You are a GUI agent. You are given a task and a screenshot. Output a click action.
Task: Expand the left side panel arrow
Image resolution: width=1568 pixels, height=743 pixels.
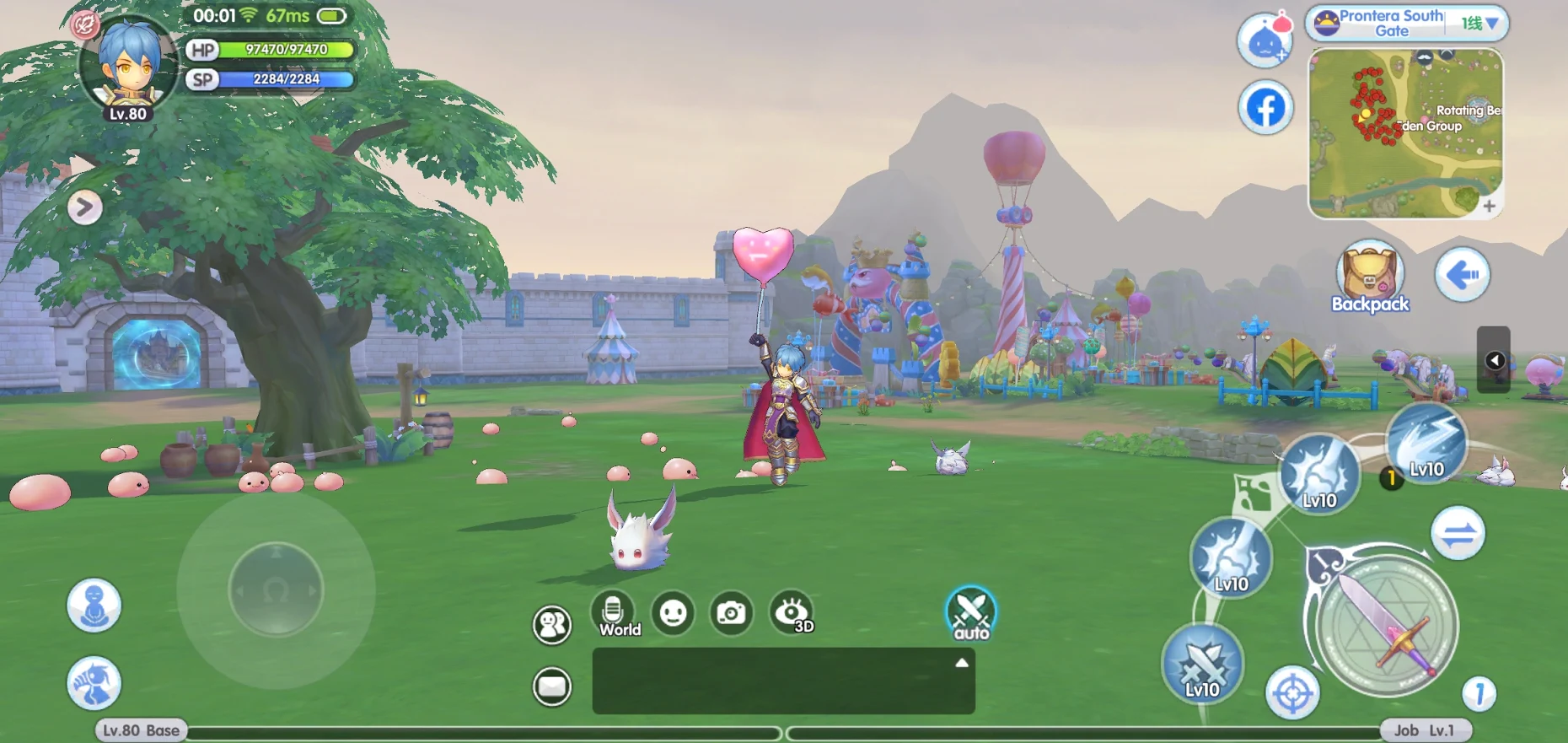point(85,207)
